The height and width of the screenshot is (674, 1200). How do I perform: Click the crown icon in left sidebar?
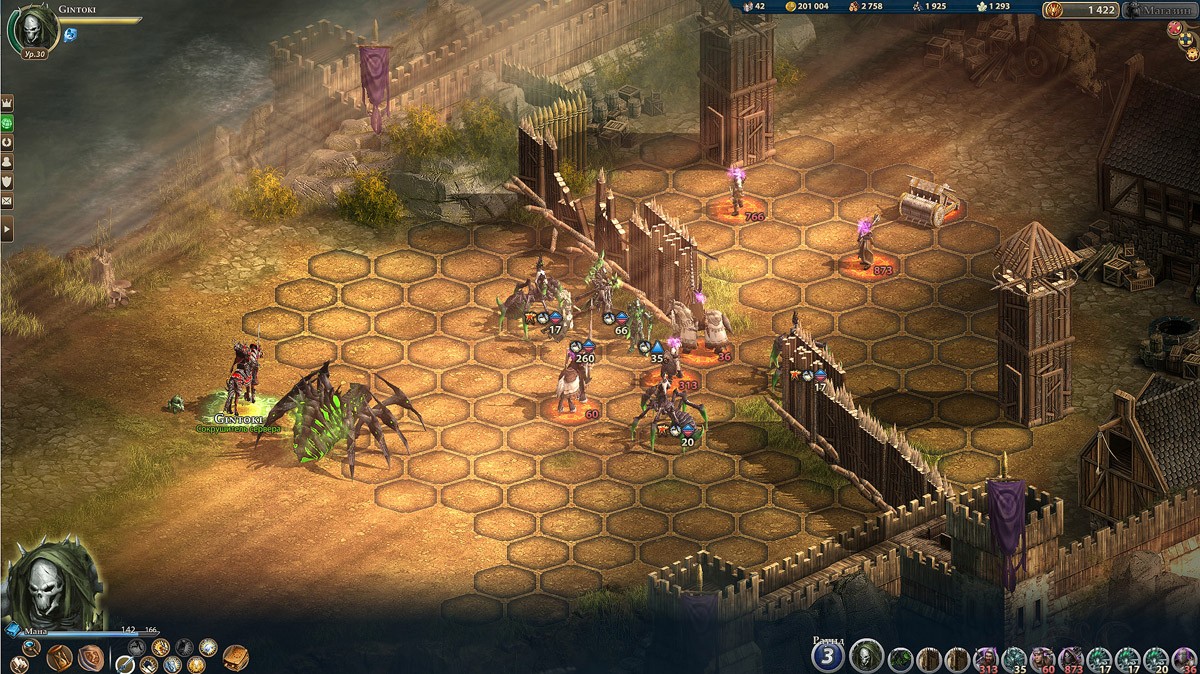pos(7,103)
